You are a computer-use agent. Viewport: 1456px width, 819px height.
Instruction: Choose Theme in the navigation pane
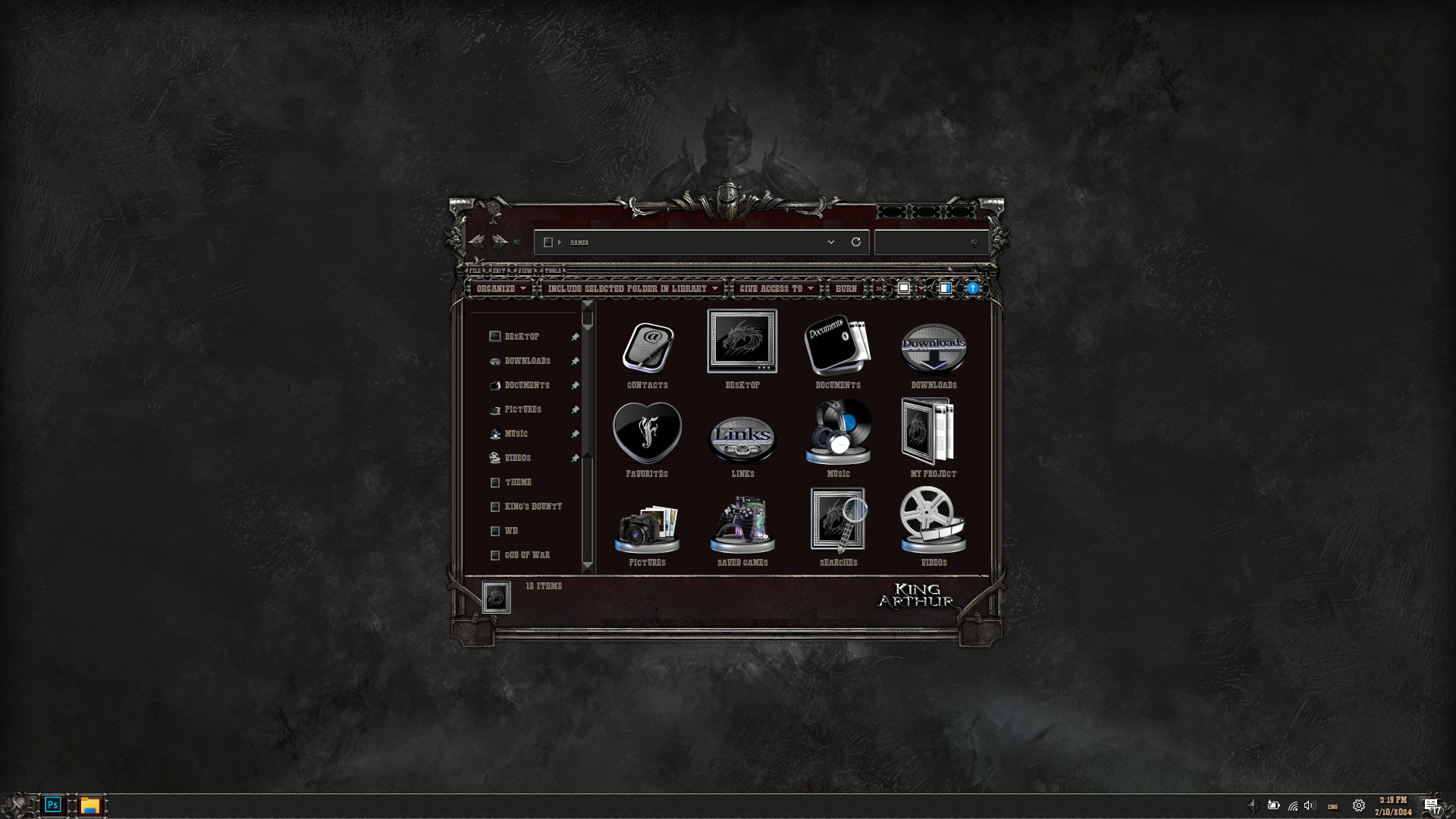tap(518, 482)
